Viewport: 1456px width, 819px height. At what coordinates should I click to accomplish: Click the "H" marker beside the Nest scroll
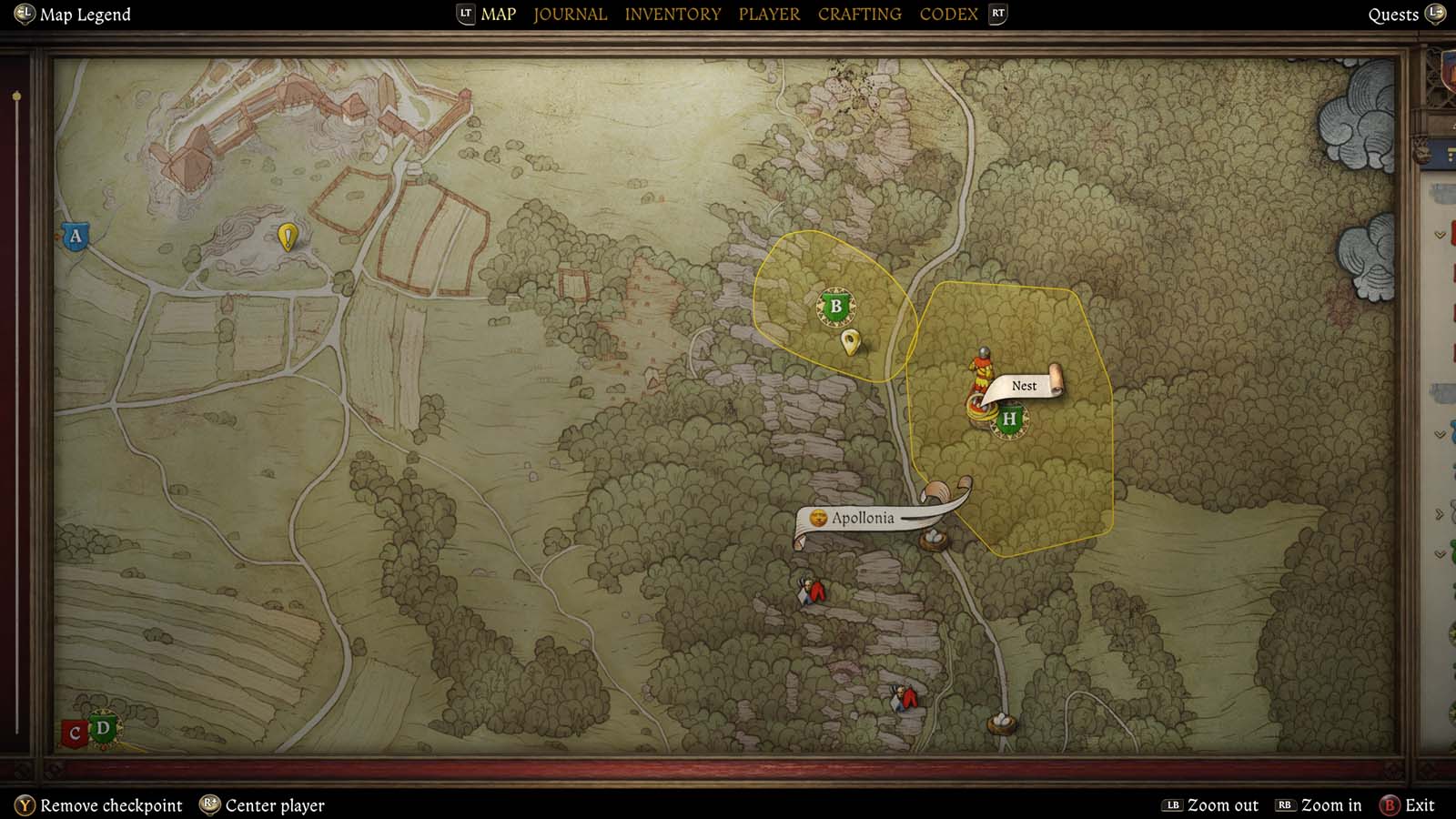coord(1008,420)
